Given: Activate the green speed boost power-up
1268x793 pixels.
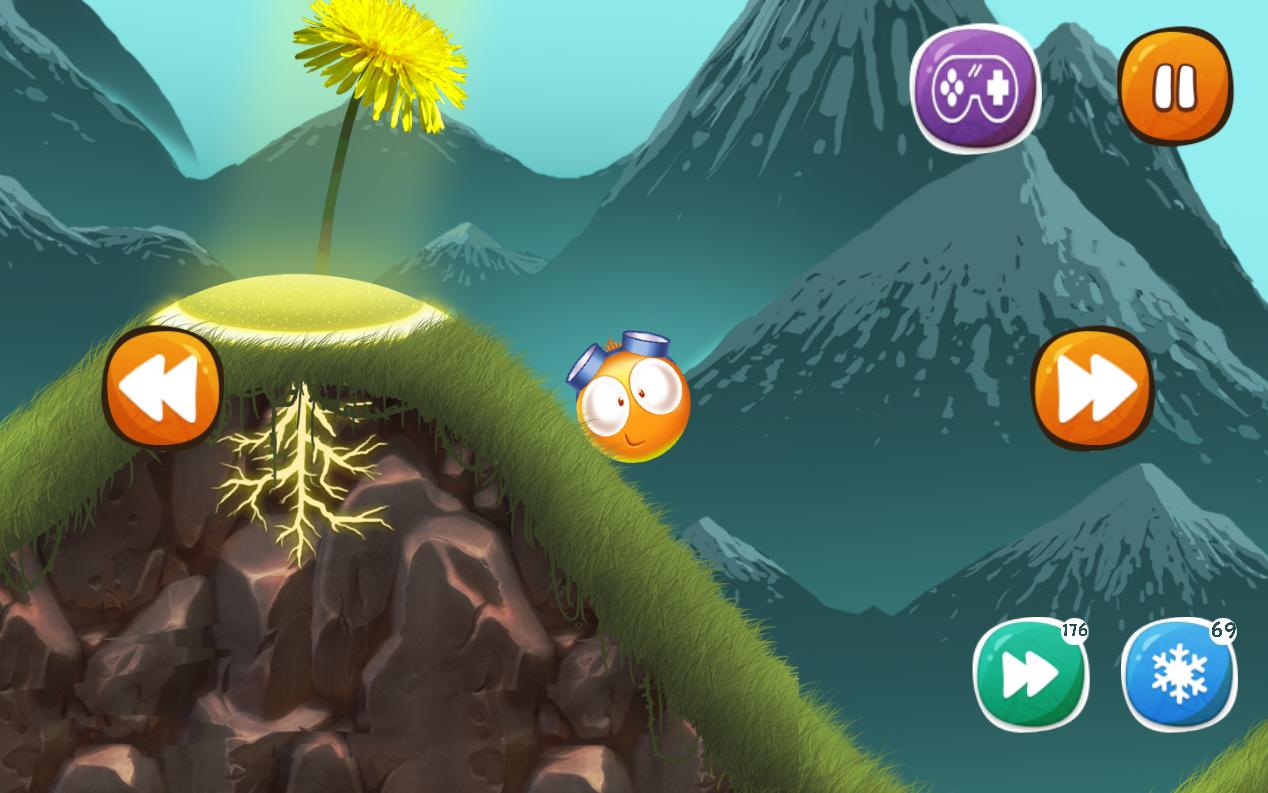Looking at the screenshot, I should (1030, 675).
